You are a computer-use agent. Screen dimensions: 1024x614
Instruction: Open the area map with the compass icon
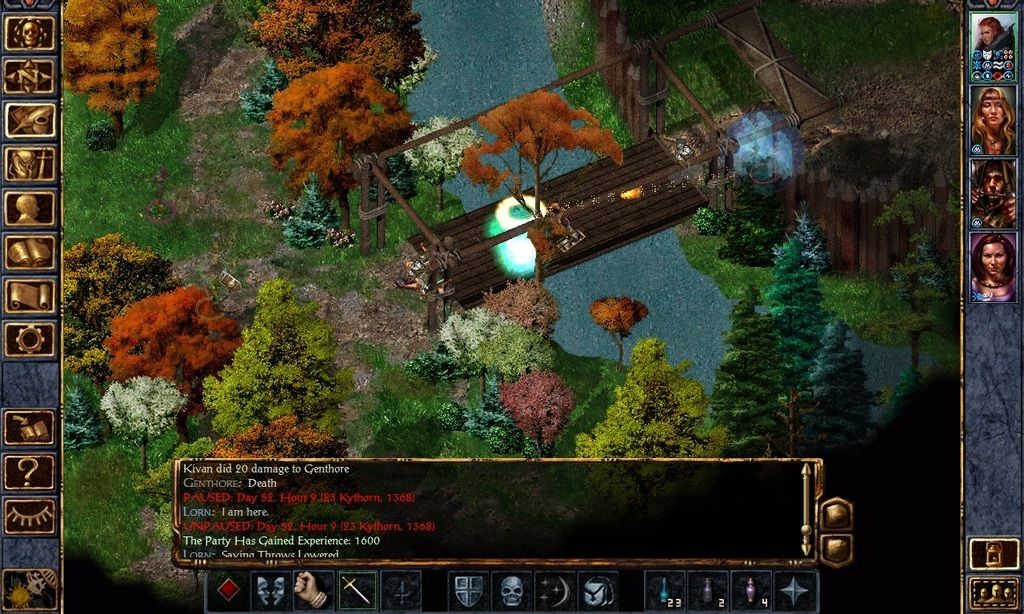point(30,76)
